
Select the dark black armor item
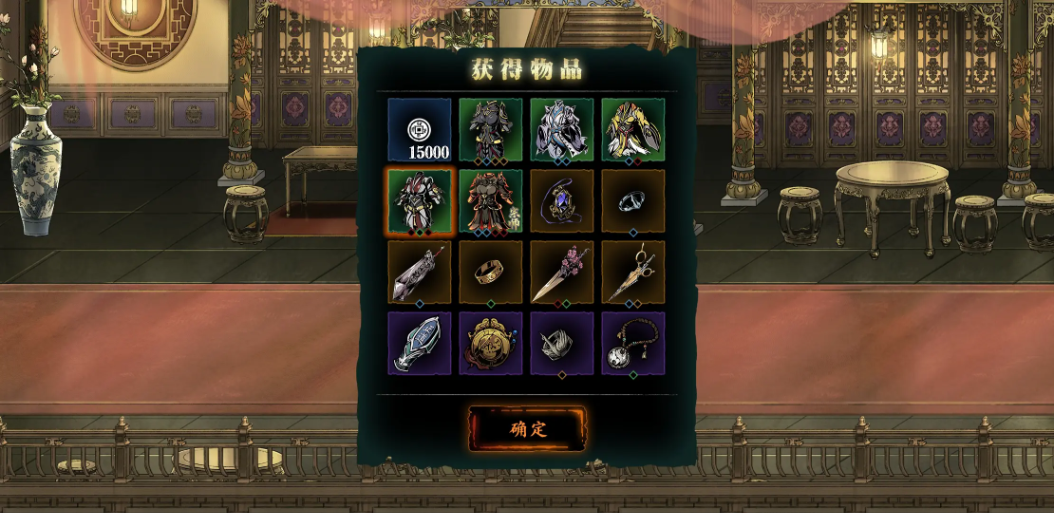[490, 130]
